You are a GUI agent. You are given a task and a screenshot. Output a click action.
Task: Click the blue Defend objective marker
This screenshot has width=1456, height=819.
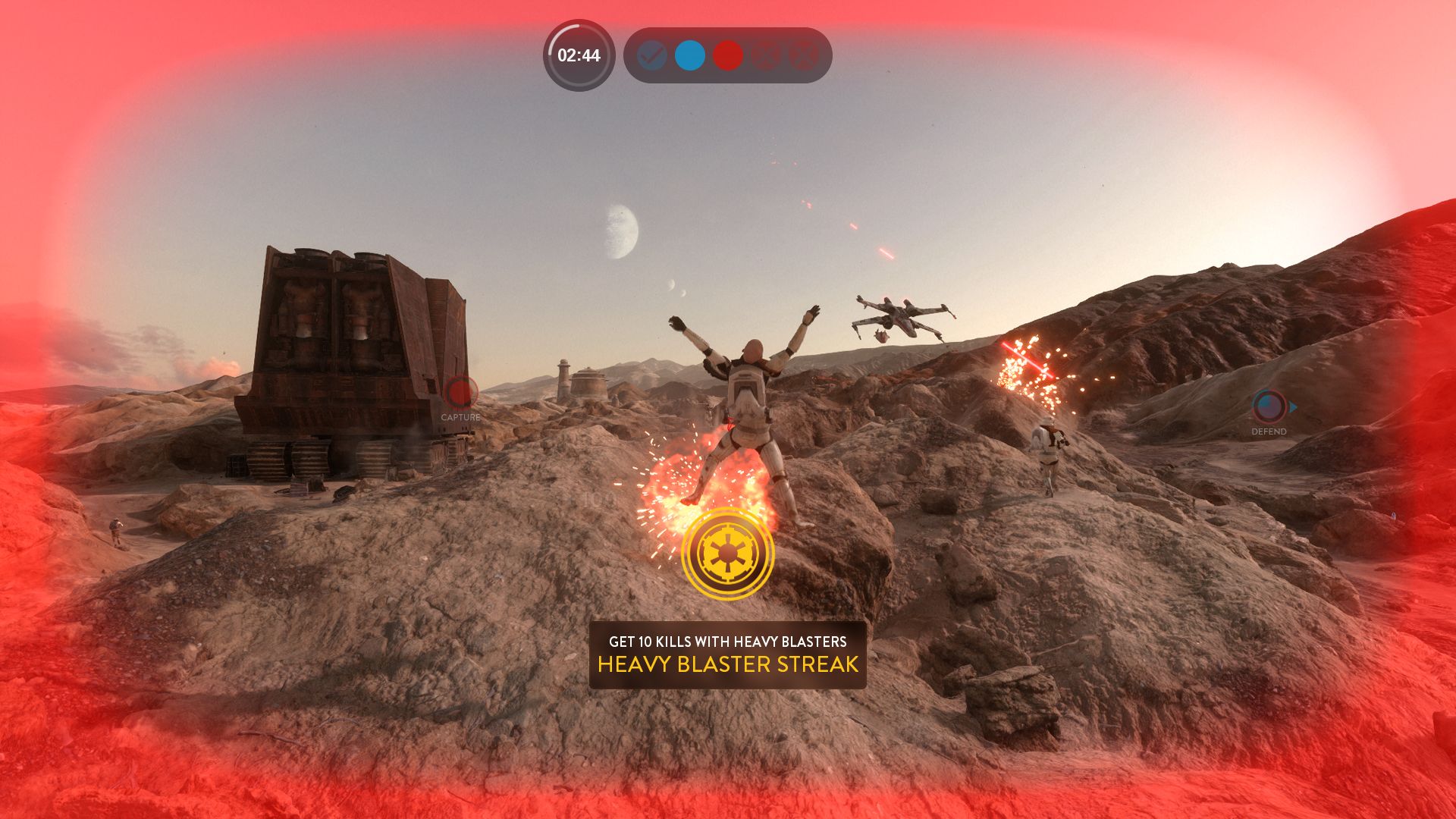click(x=1269, y=407)
